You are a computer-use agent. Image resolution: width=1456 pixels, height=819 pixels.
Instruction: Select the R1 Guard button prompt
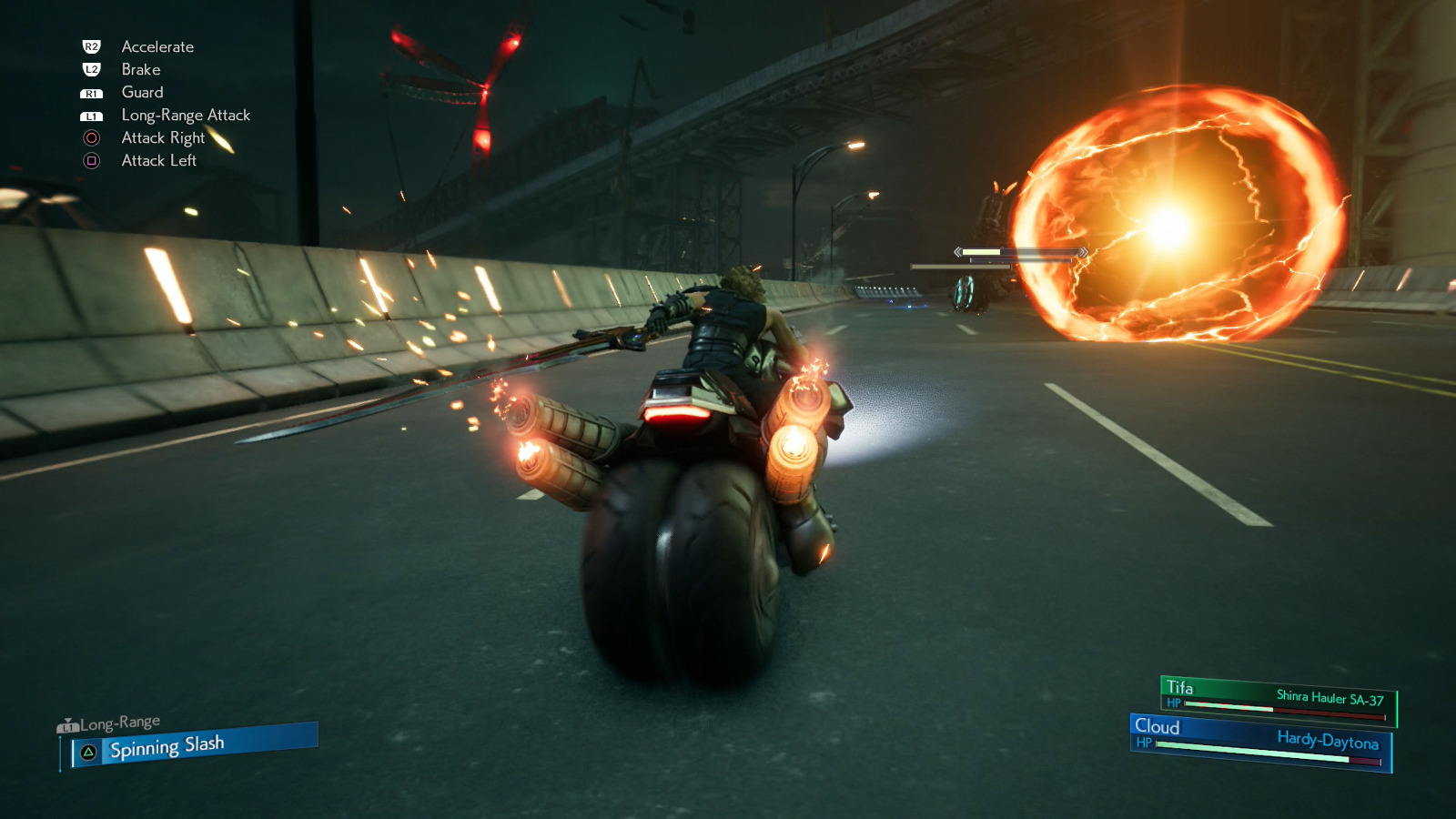(x=92, y=92)
